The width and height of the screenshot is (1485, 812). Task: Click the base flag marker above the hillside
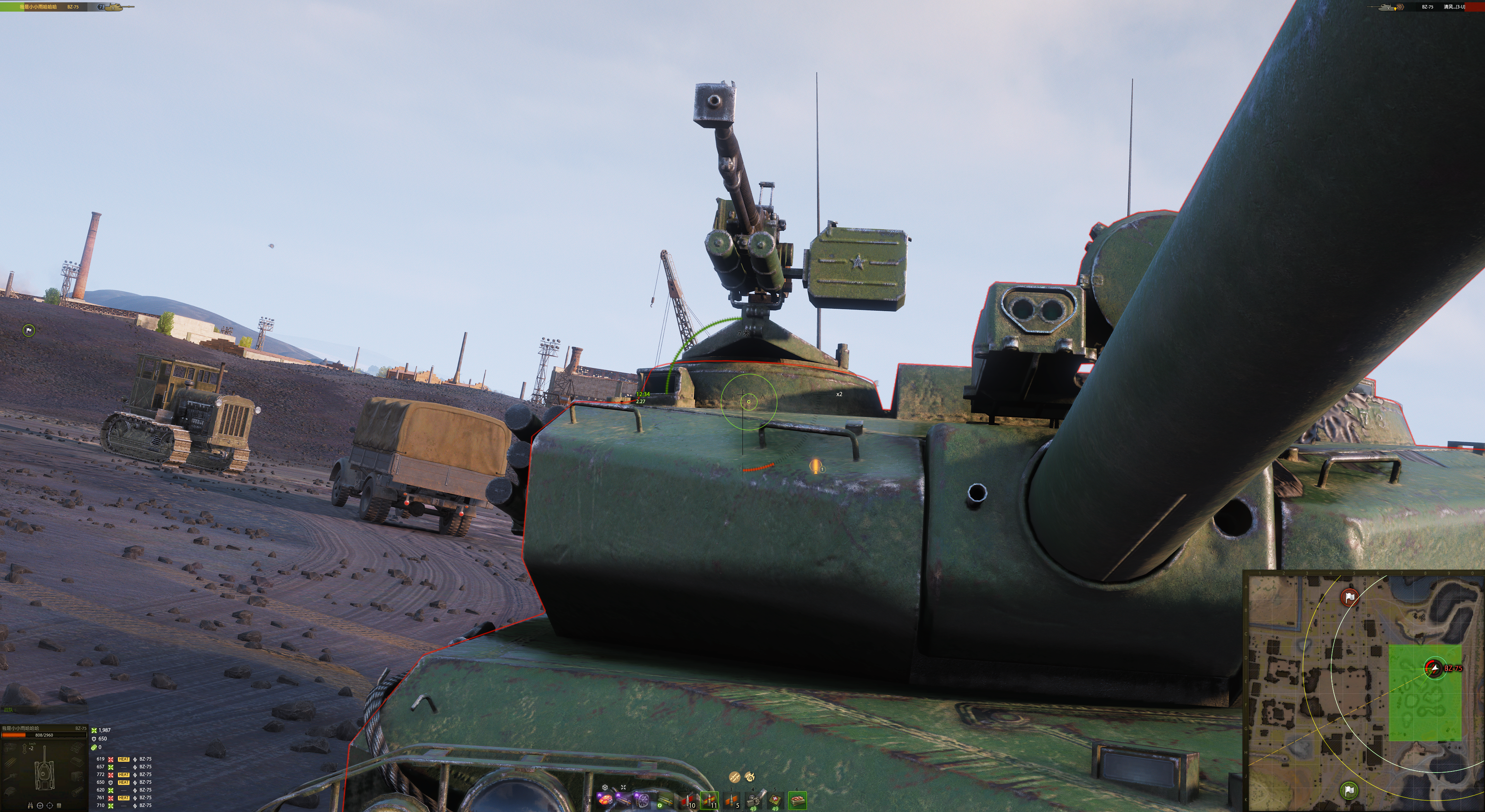click(28, 330)
